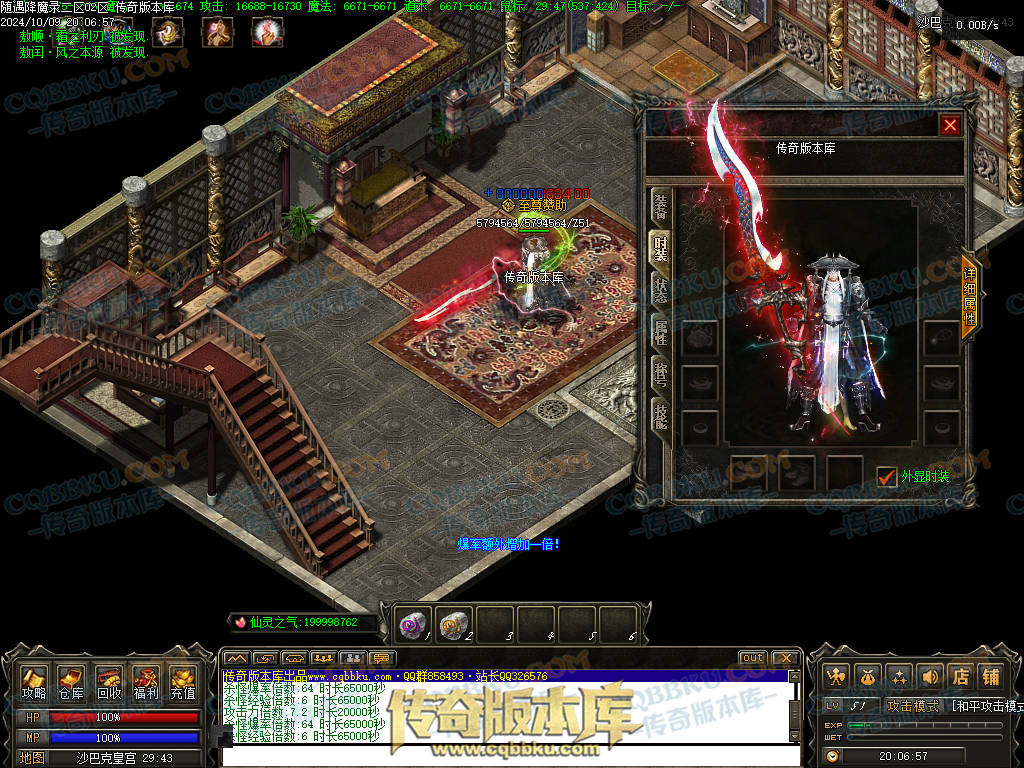Screen dimensions: 1024x768
Task: Use the purple spiral item in hotbar slot 1
Action: point(413,624)
